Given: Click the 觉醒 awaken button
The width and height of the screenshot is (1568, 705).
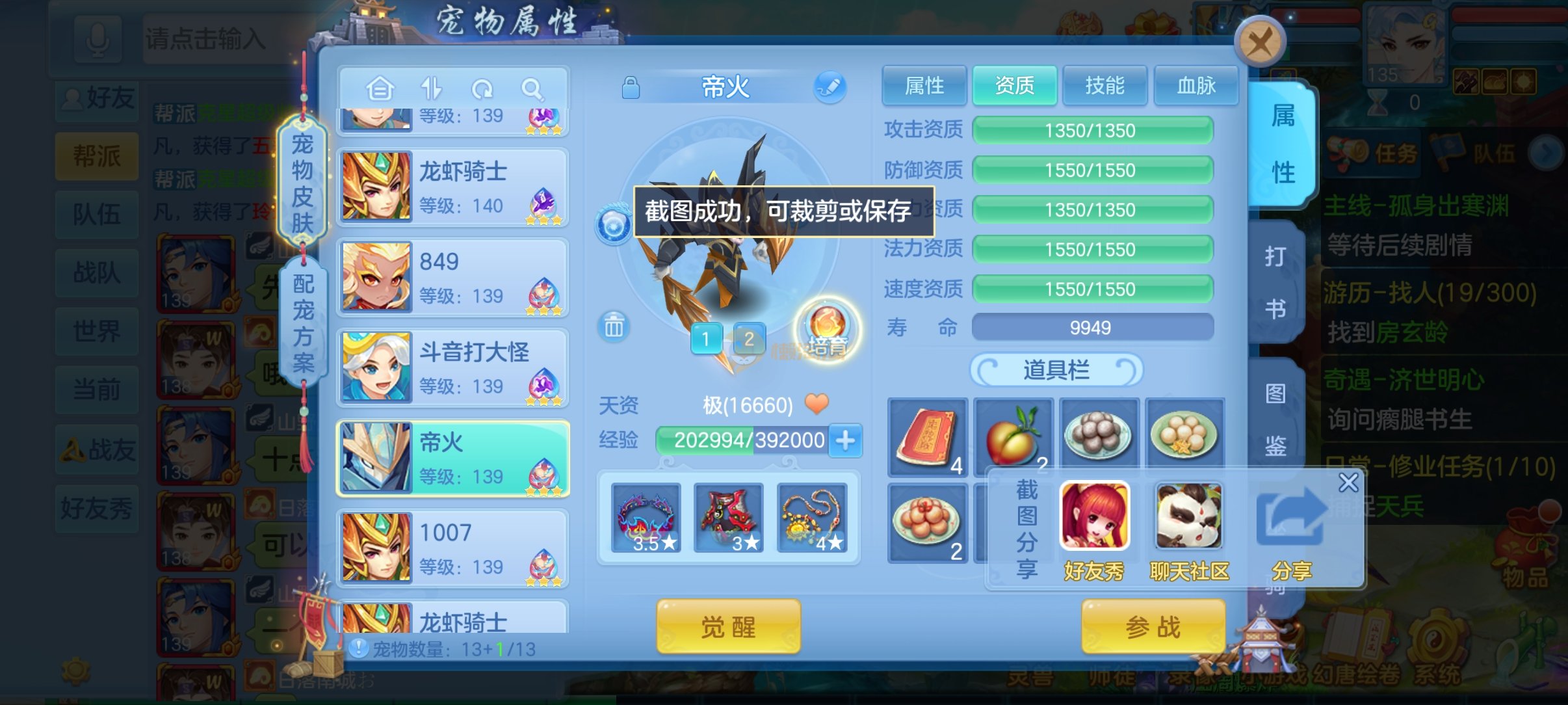Looking at the screenshot, I should 728,626.
